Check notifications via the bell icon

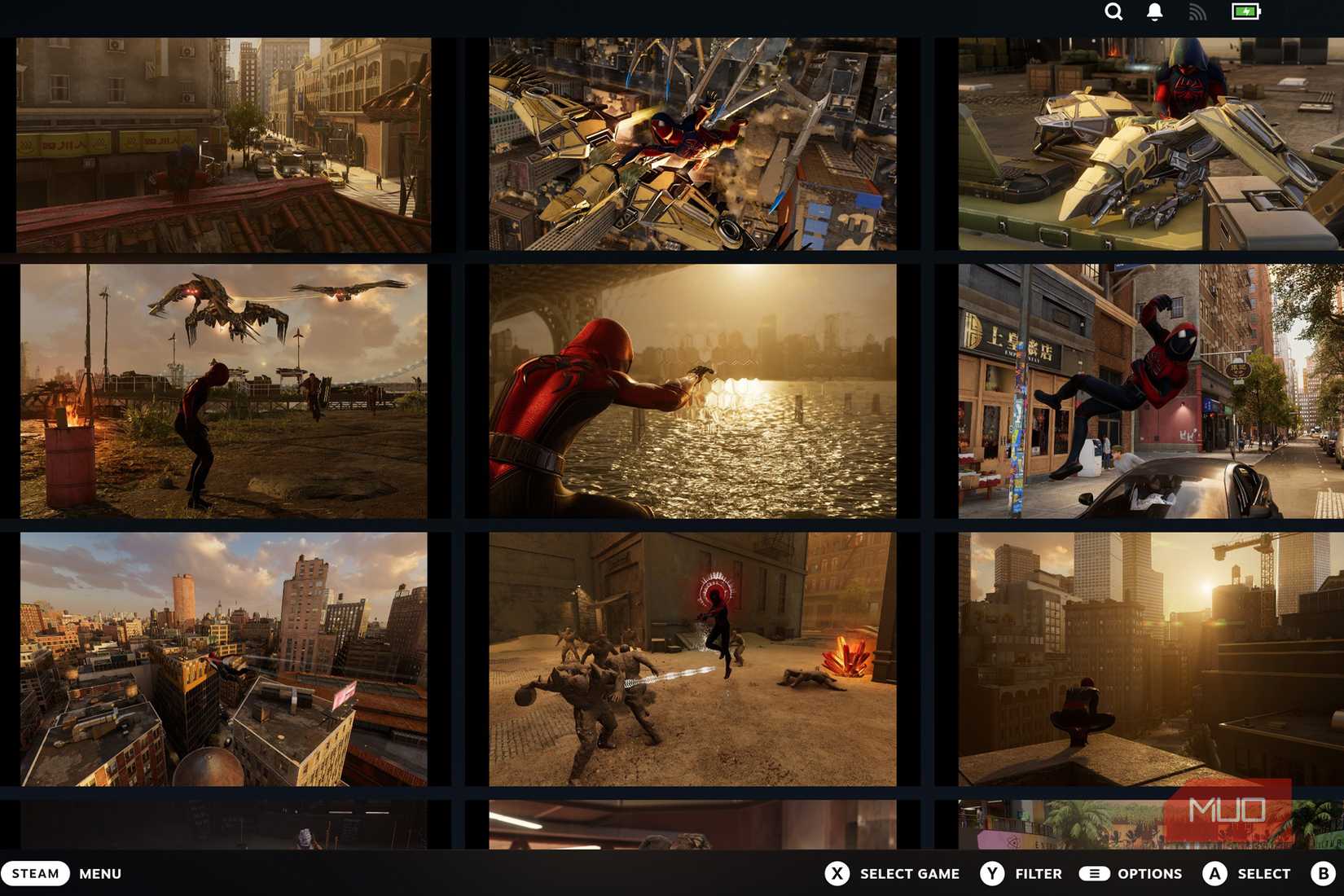[1154, 12]
